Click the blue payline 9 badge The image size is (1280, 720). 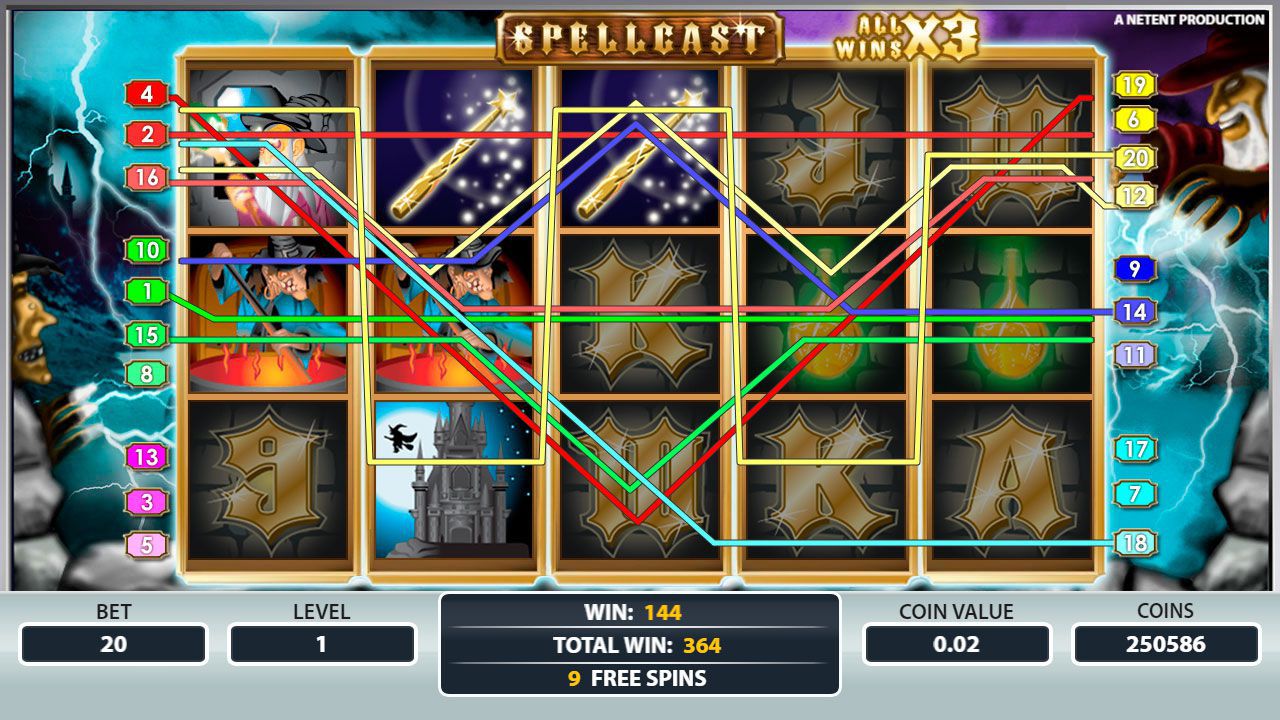click(1134, 269)
